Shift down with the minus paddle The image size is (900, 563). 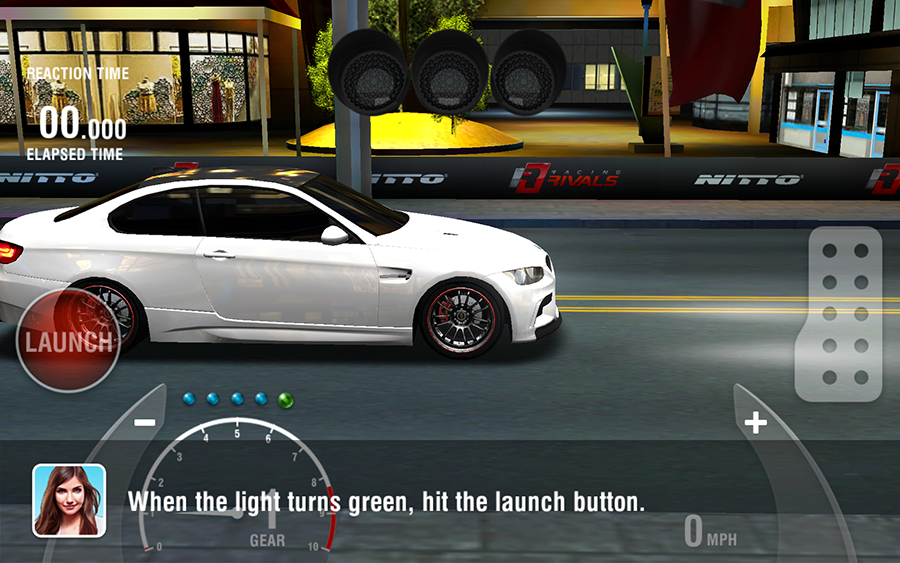[x=144, y=422]
